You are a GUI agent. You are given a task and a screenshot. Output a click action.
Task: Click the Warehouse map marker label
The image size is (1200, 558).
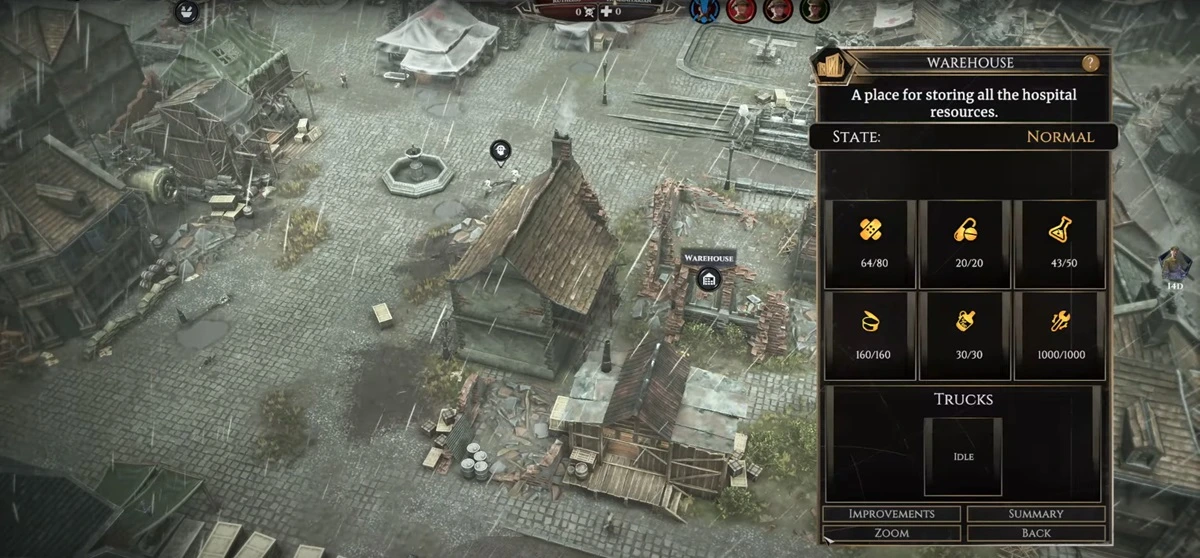[709, 258]
